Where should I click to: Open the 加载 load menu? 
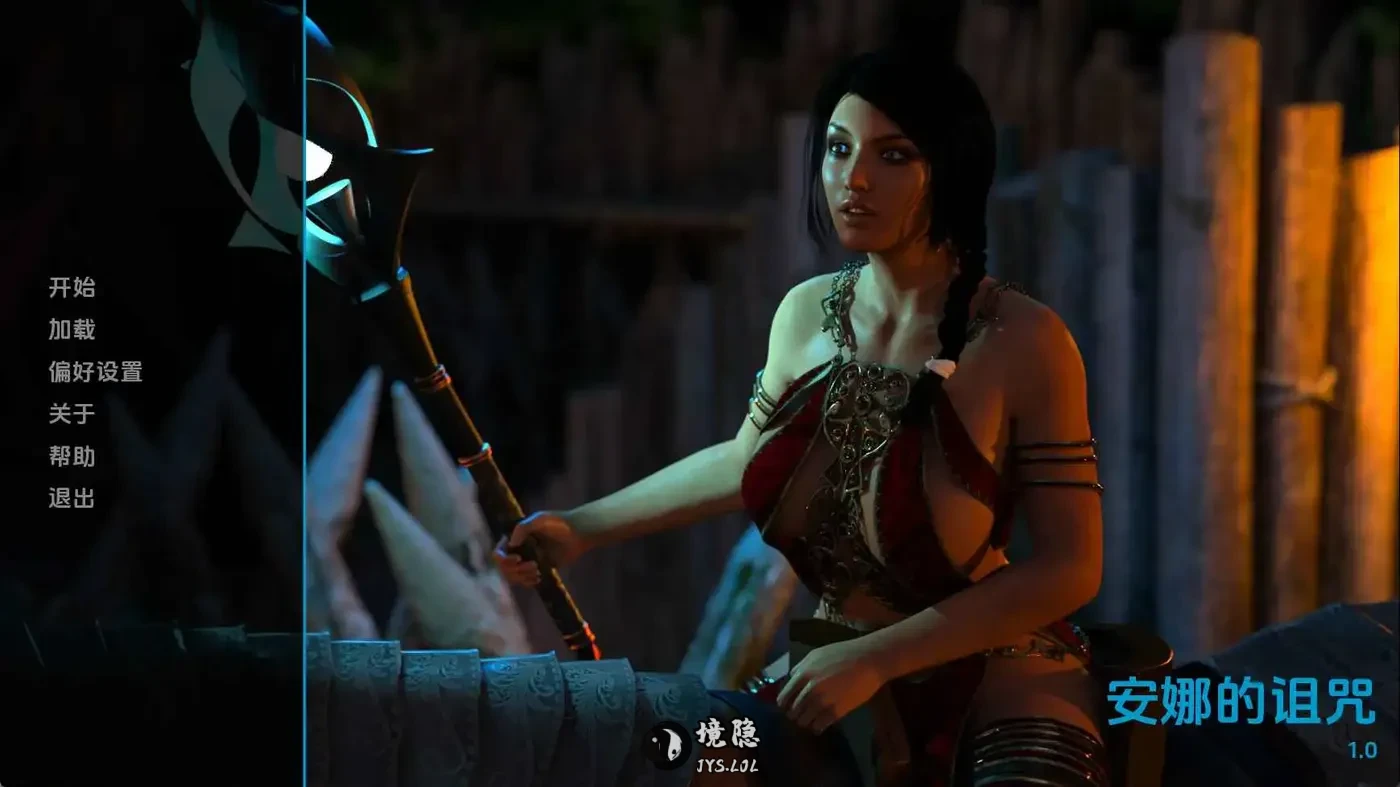pyautogui.click(x=72, y=330)
